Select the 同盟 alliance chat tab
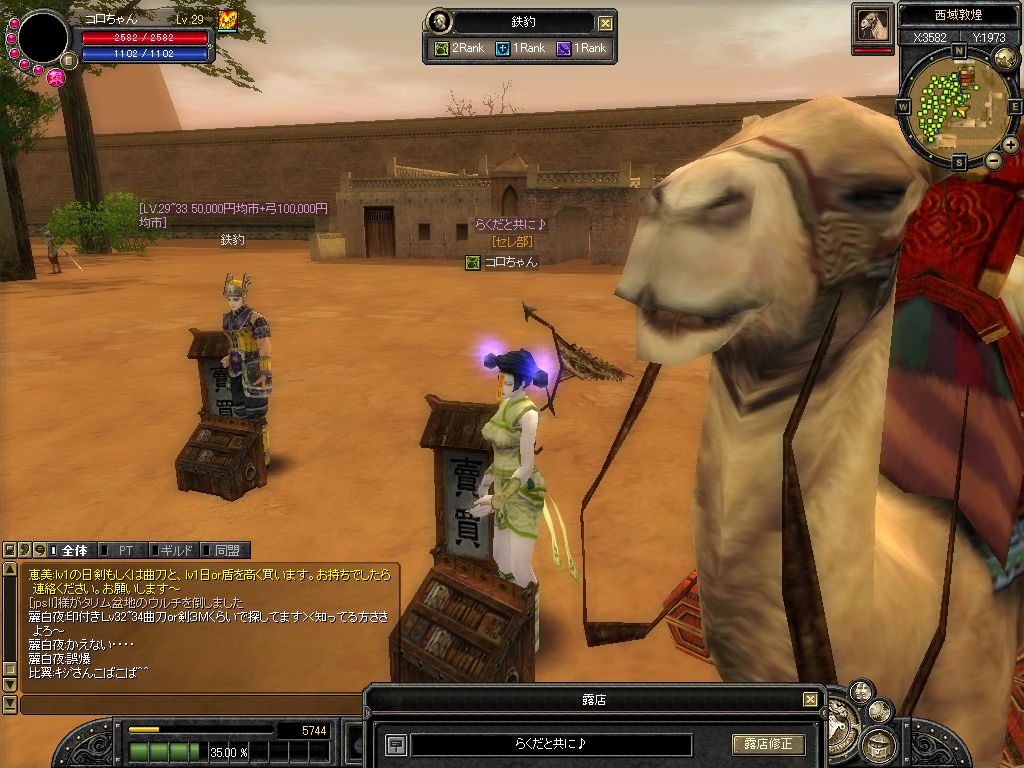 pos(226,550)
